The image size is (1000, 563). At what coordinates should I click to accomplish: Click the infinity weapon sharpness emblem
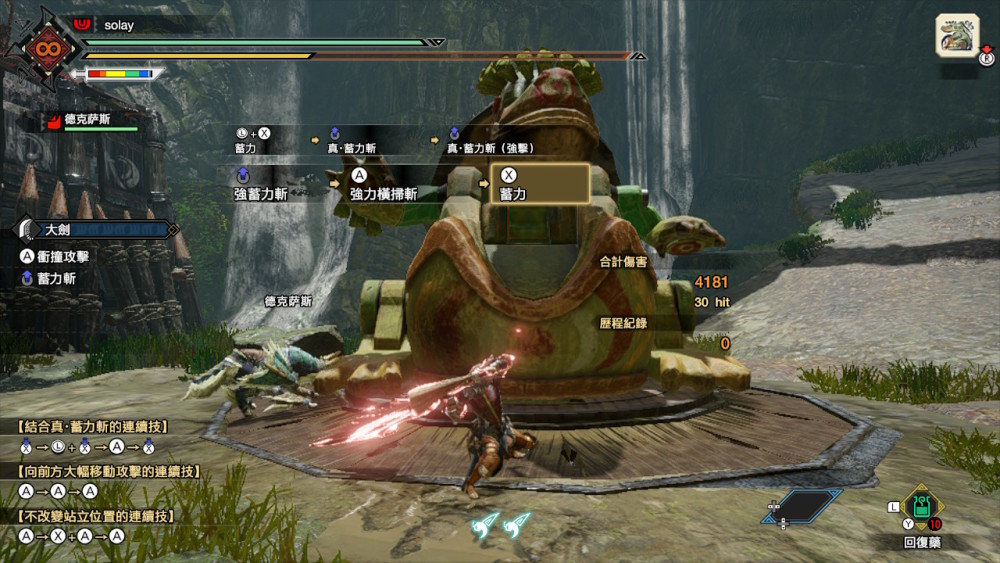pos(45,48)
